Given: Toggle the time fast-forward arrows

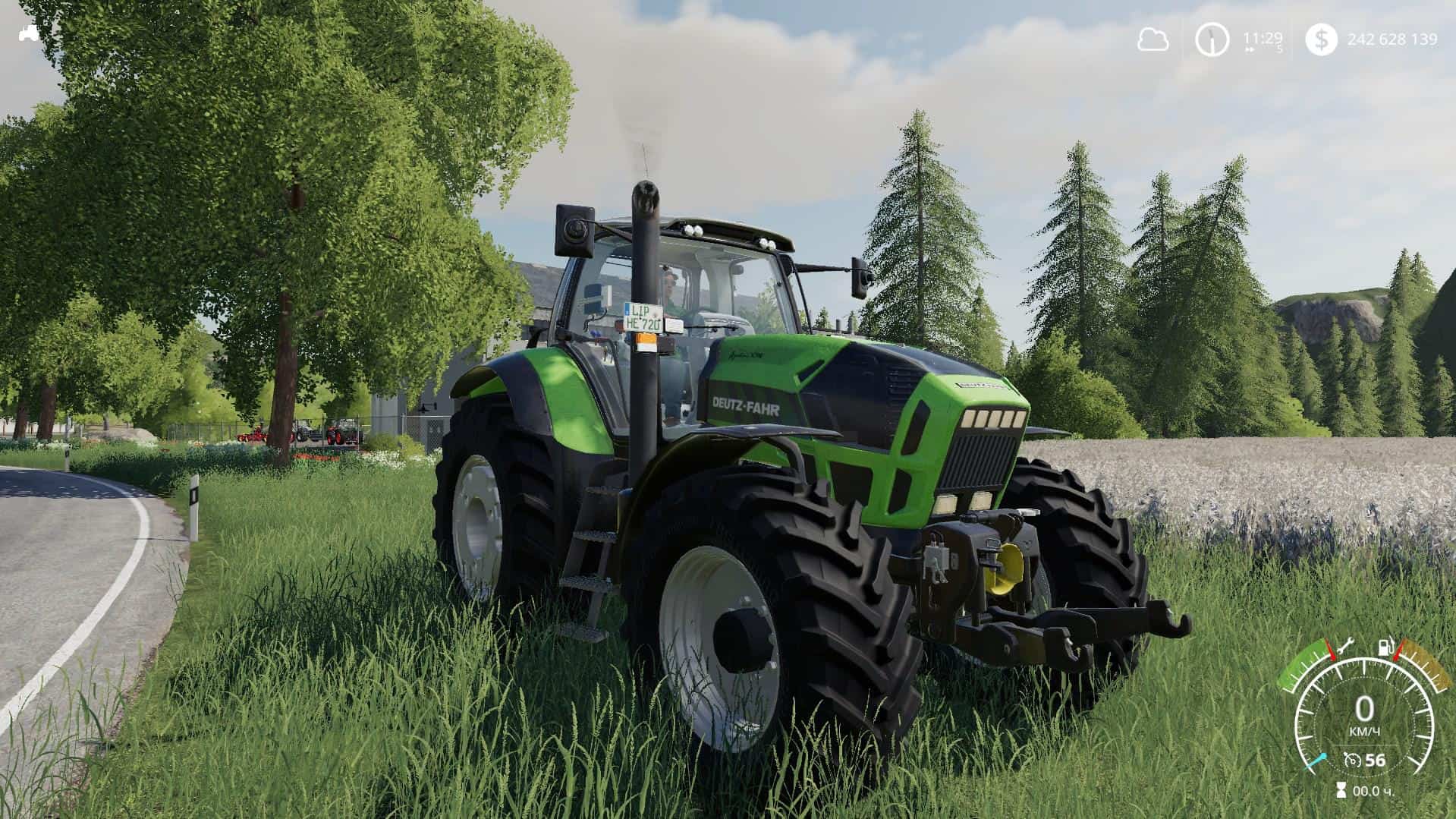Looking at the screenshot, I should 1250,50.
